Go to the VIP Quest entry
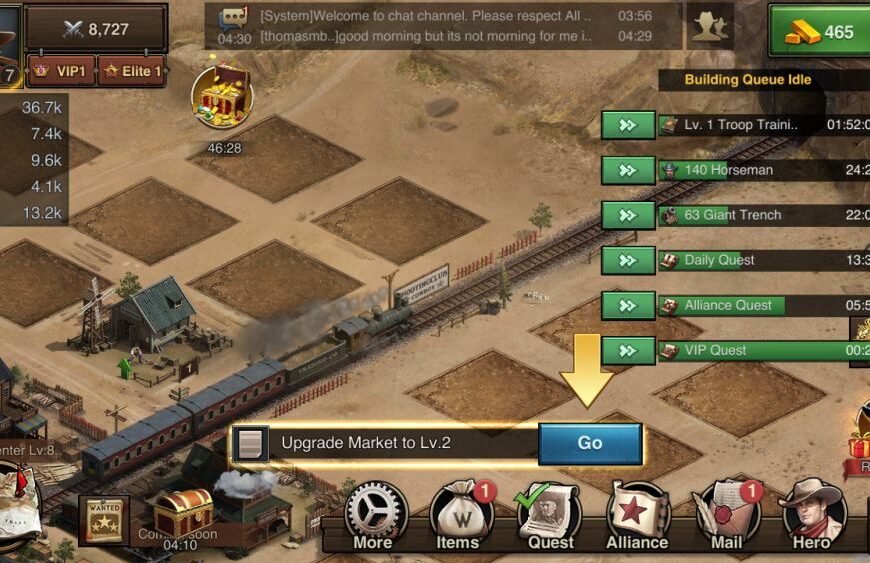870x563 pixels. coord(628,351)
